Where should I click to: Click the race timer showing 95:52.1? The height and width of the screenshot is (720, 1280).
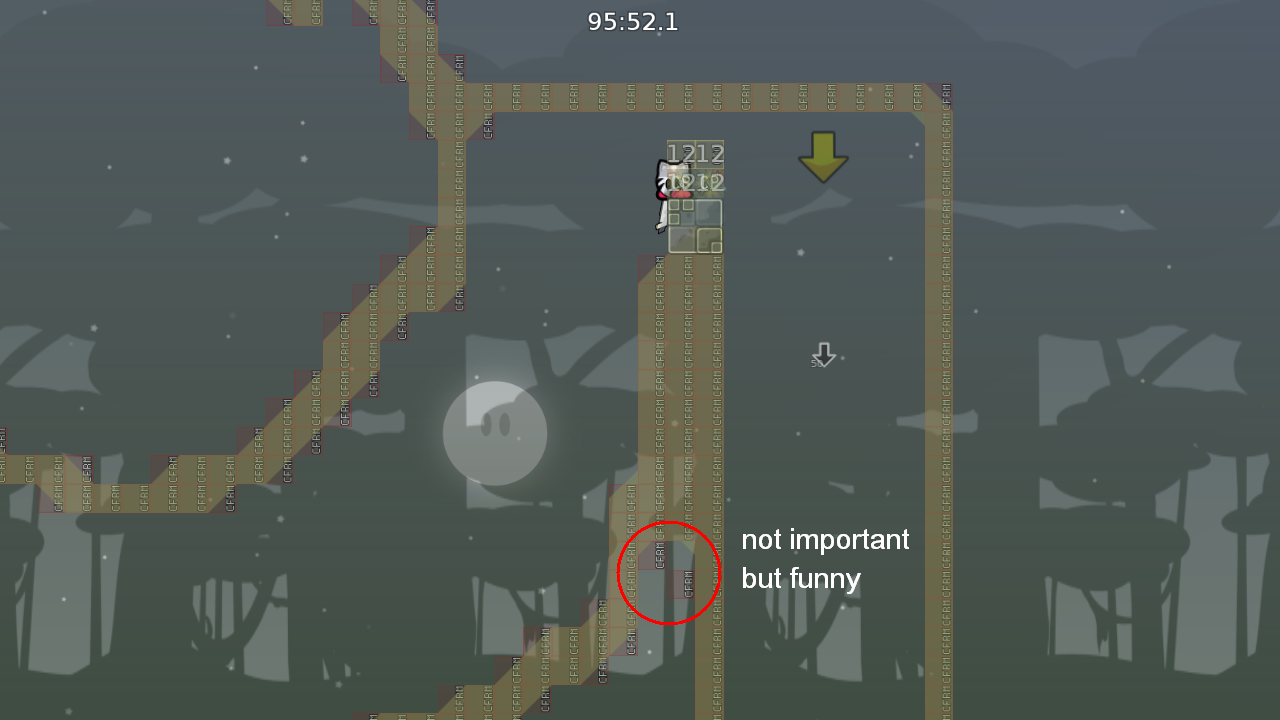coord(633,21)
